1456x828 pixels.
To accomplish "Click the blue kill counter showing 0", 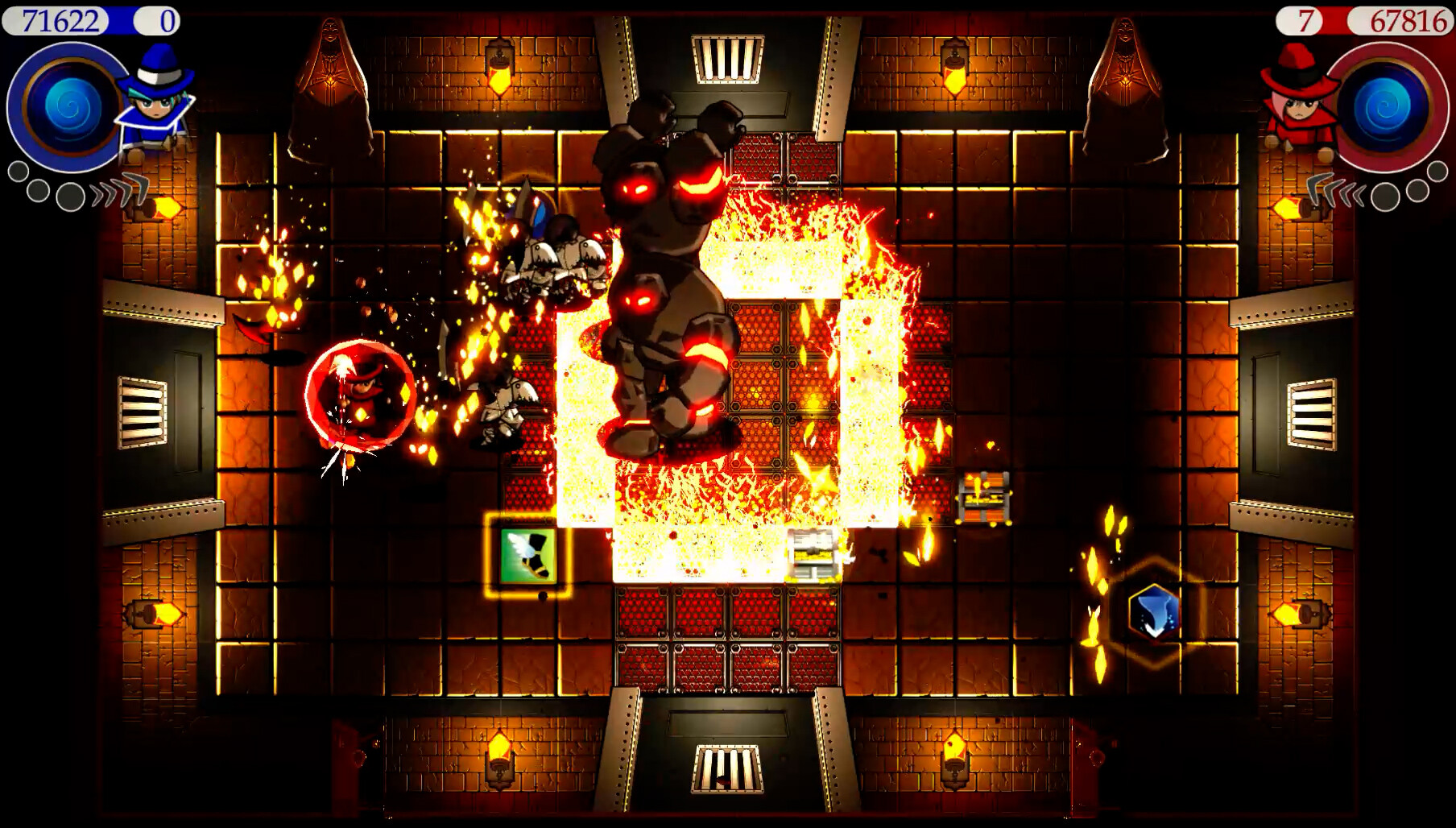I will tap(153, 19).
